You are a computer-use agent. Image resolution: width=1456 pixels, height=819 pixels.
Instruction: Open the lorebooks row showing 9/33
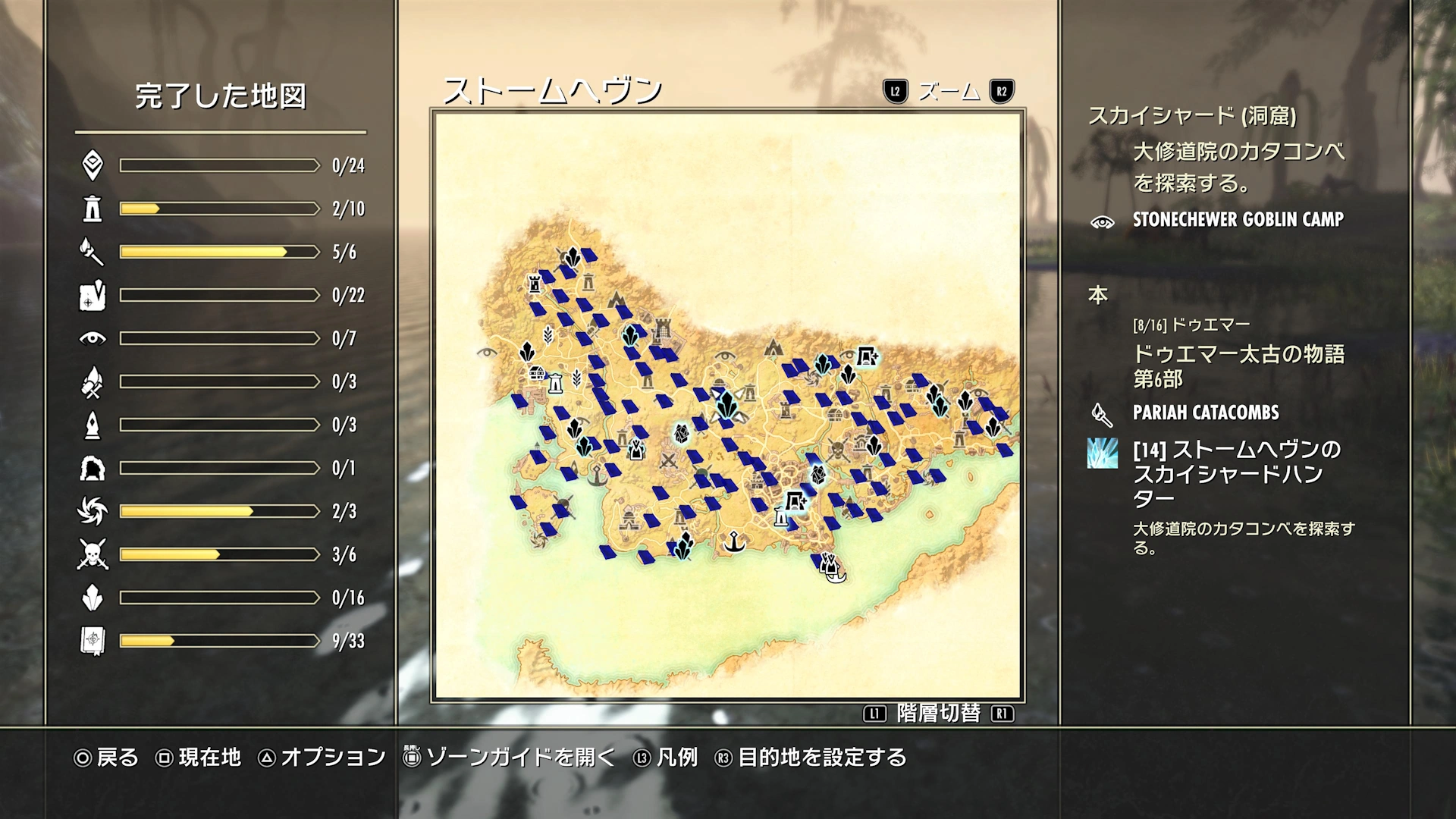220,641
